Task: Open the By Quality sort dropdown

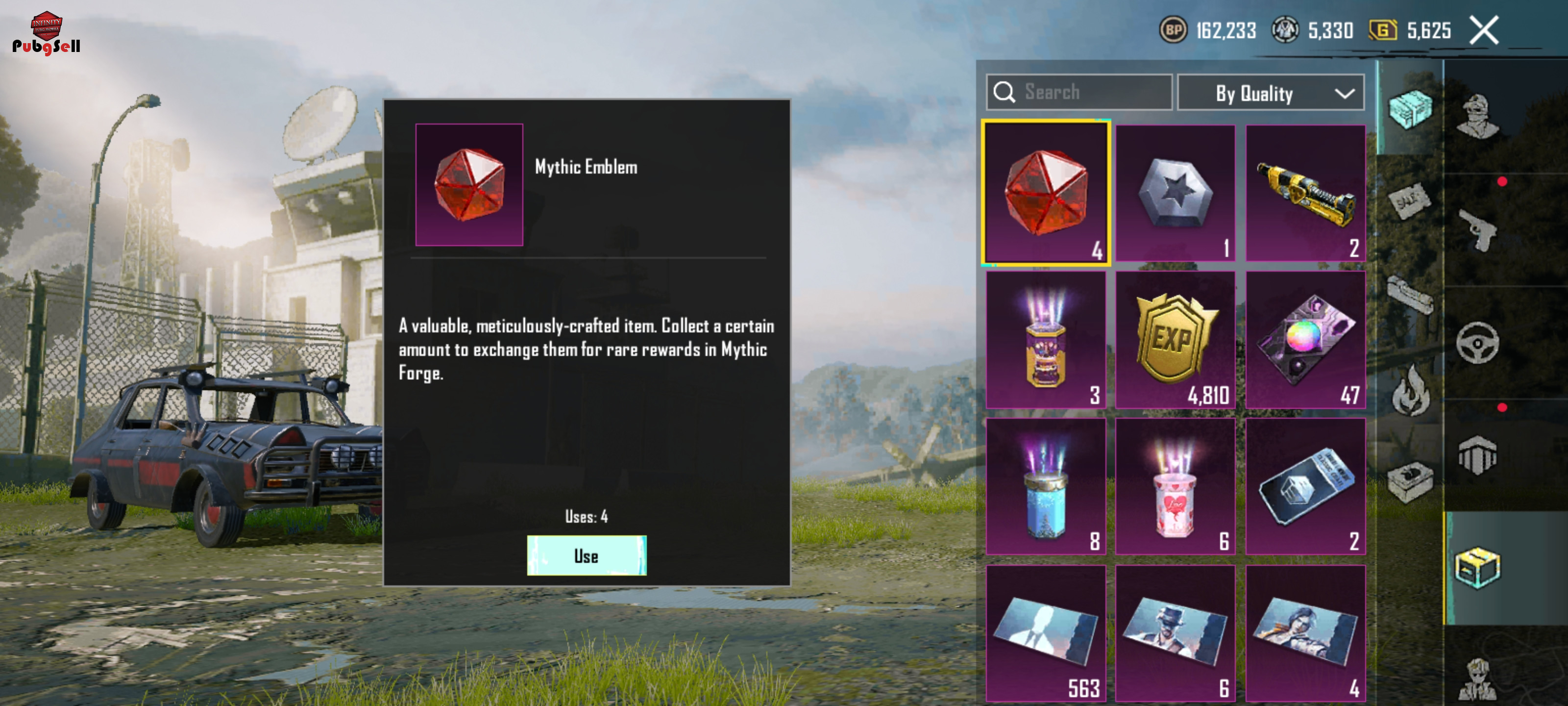Action: [1271, 93]
